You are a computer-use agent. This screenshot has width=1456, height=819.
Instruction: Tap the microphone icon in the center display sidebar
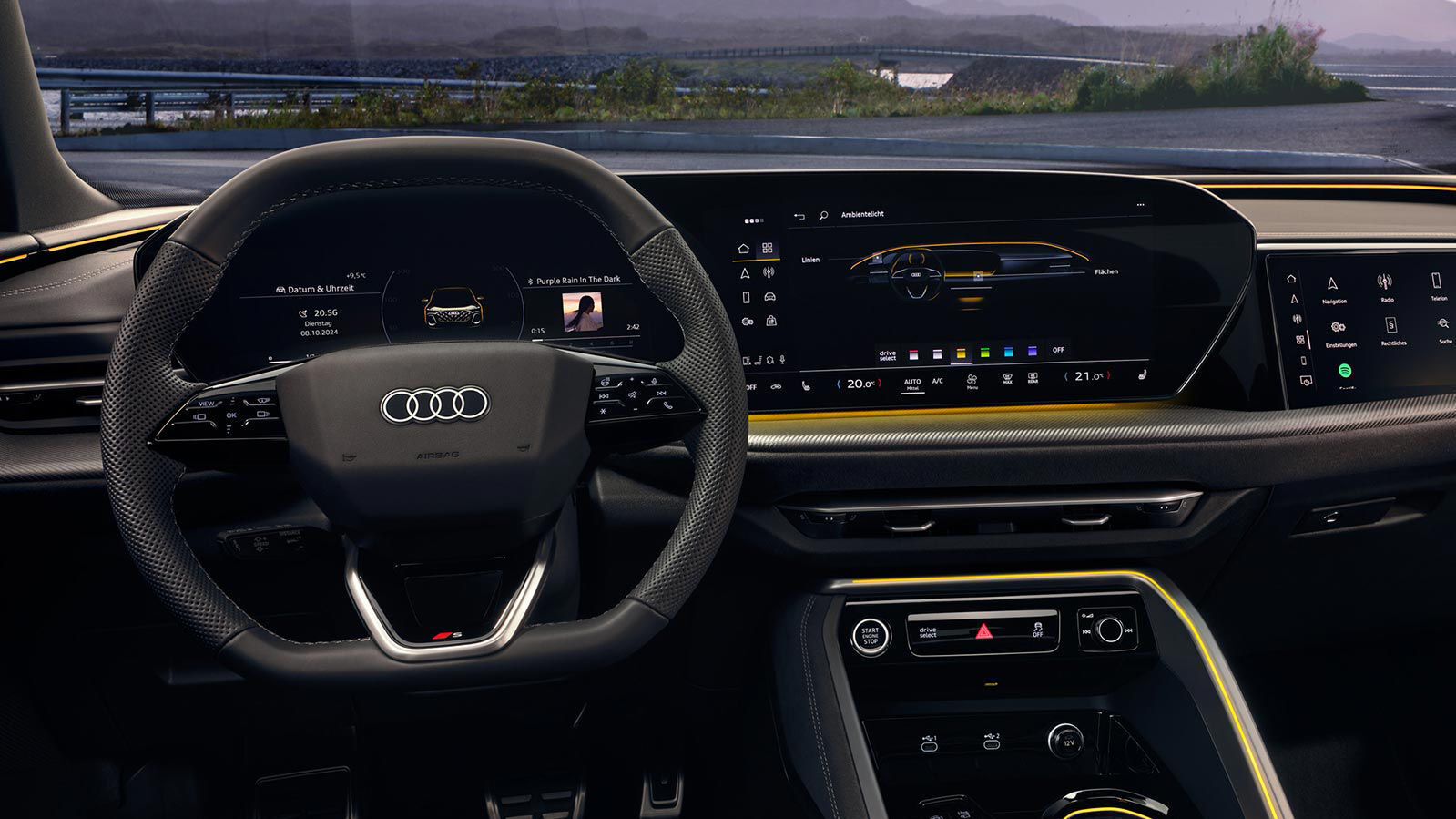coord(781,360)
